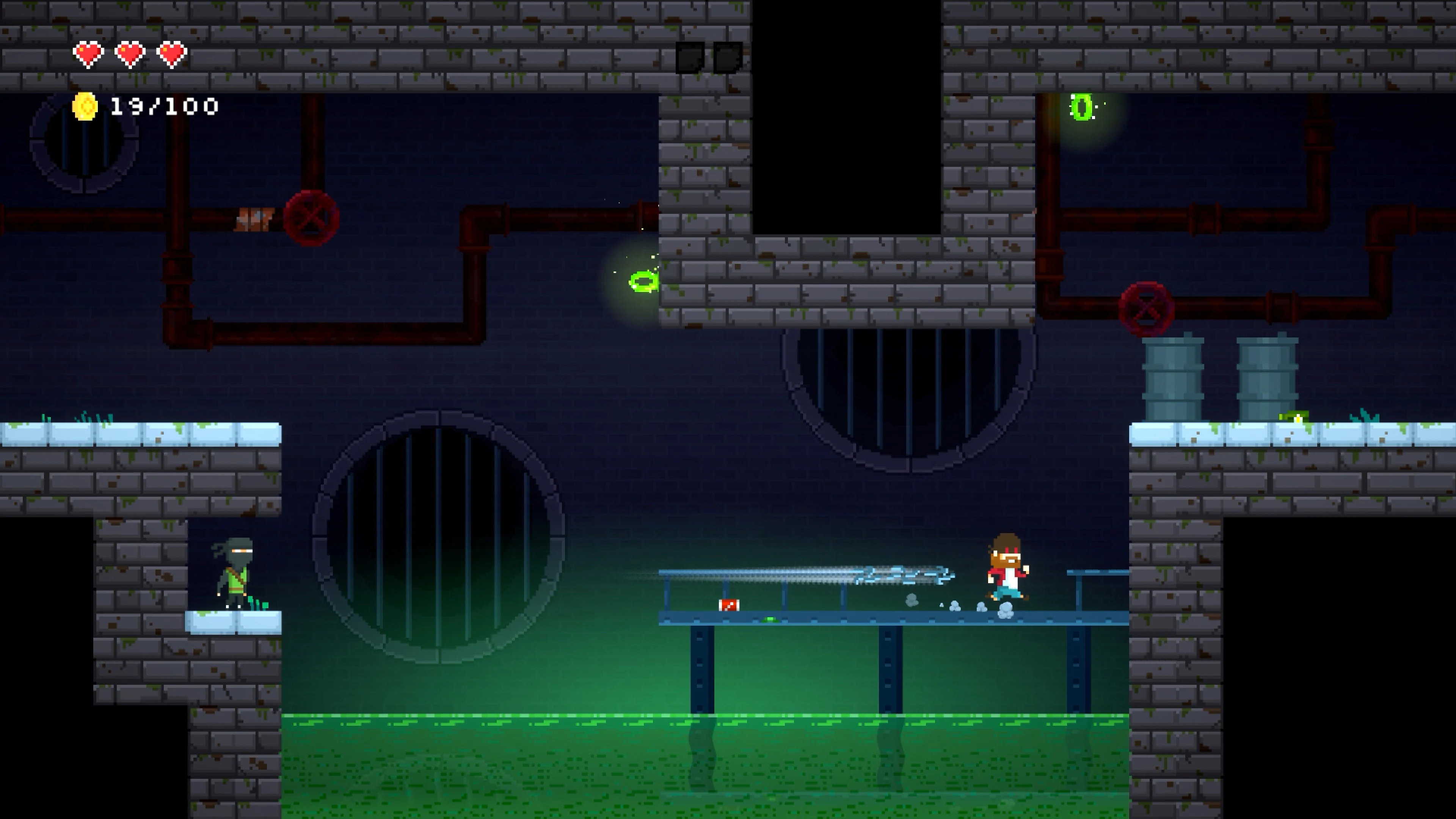This screenshot has height=819, width=1456.
Task: Click the green ring in the top right corner
Action: pyautogui.click(x=1083, y=107)
